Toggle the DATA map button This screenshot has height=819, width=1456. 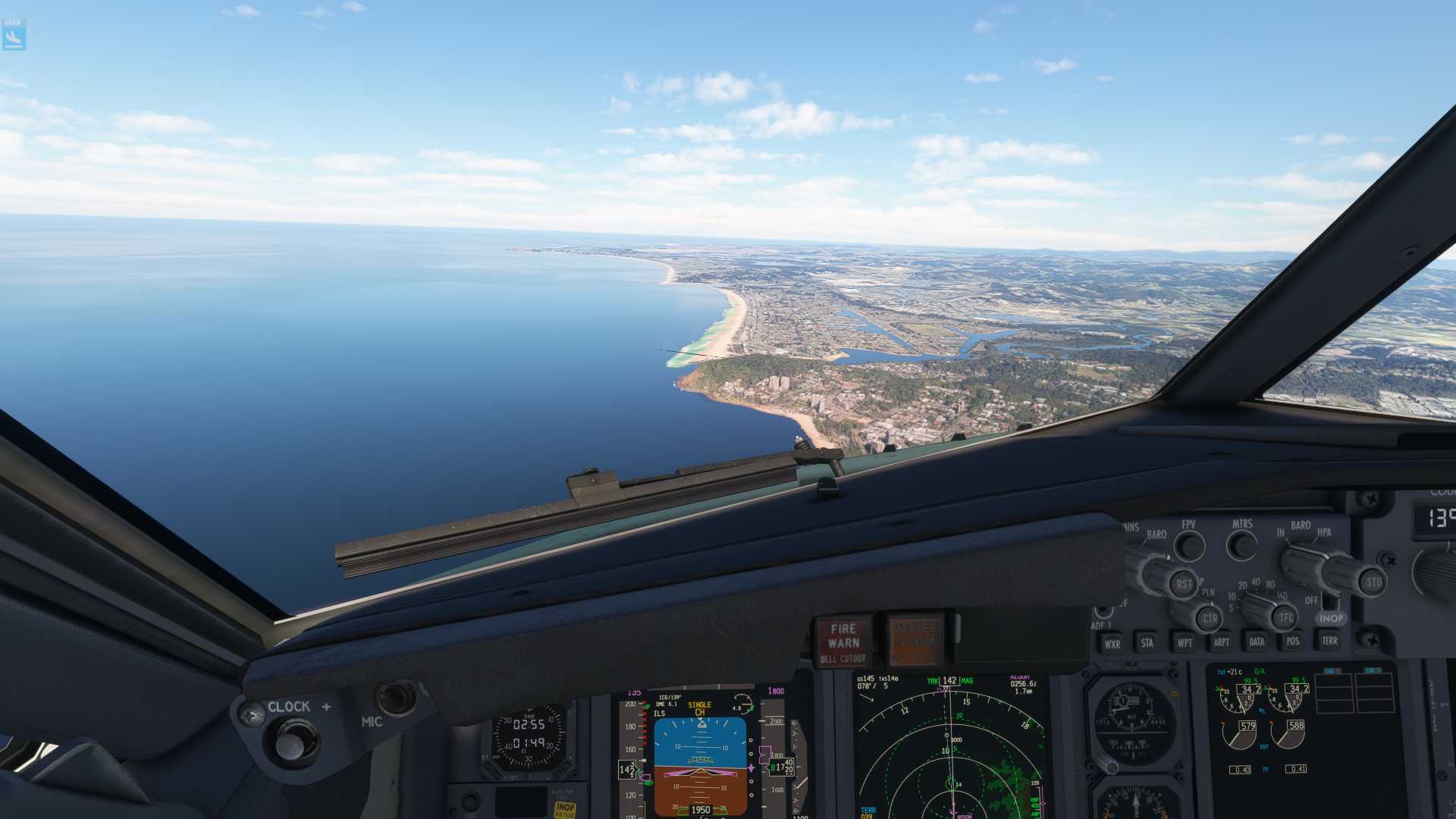pyautogui.click(x=1257, y=642)
